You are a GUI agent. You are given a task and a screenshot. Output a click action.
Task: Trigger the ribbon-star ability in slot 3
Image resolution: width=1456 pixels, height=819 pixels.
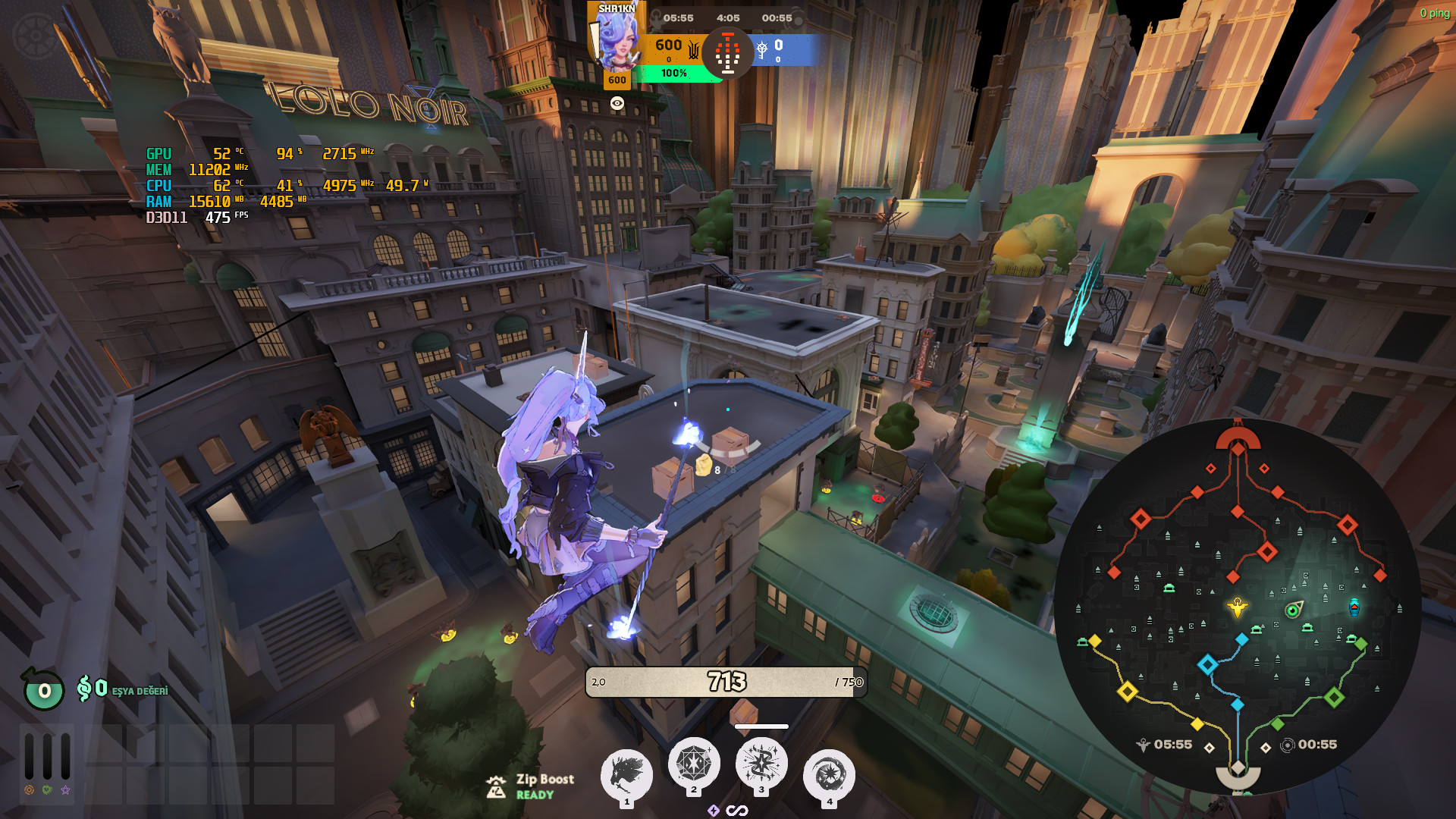[761, 763]
